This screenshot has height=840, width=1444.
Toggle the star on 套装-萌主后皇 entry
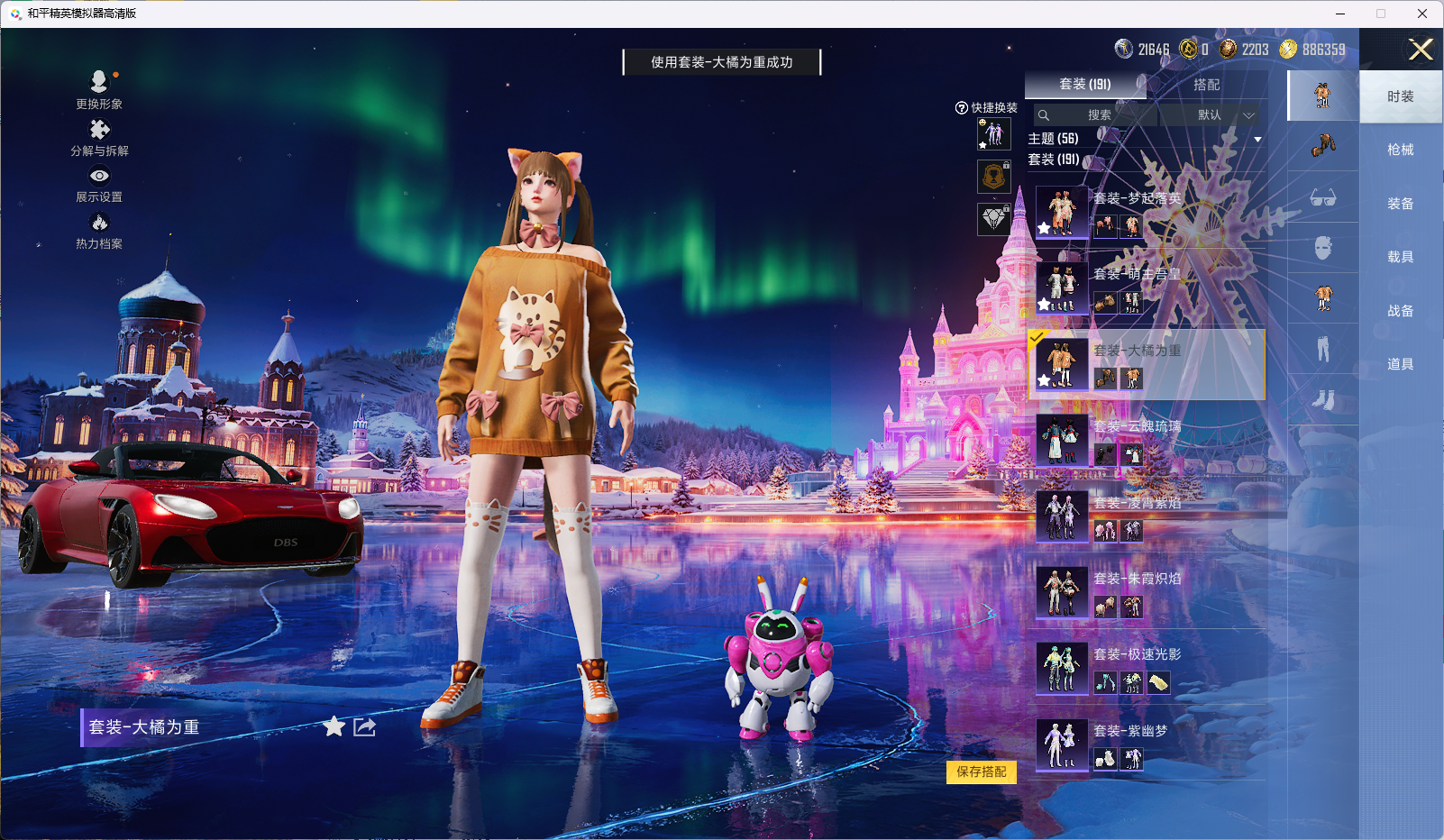coord(1044,304)
